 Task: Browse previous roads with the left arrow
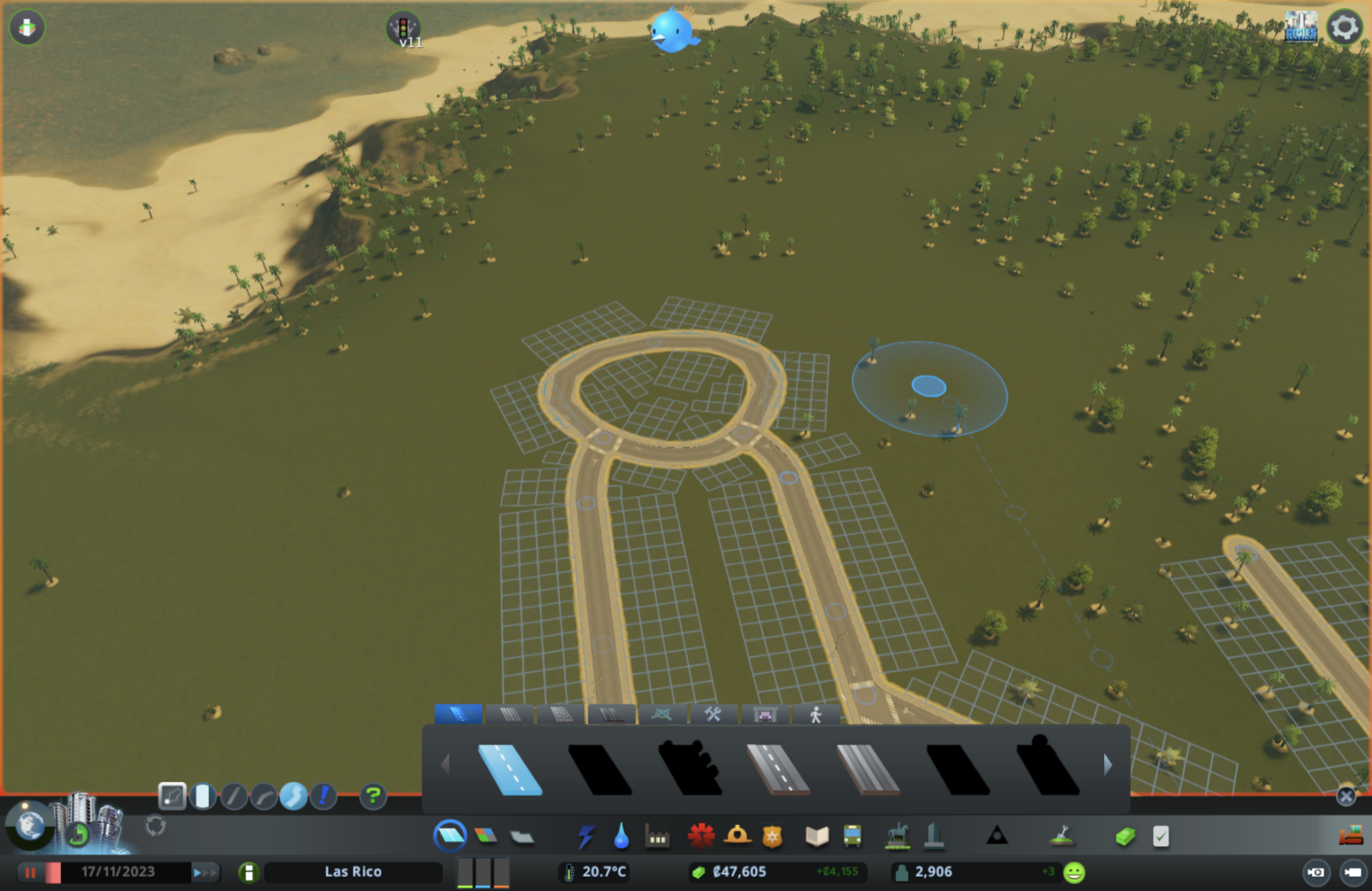tap(445, 765)
